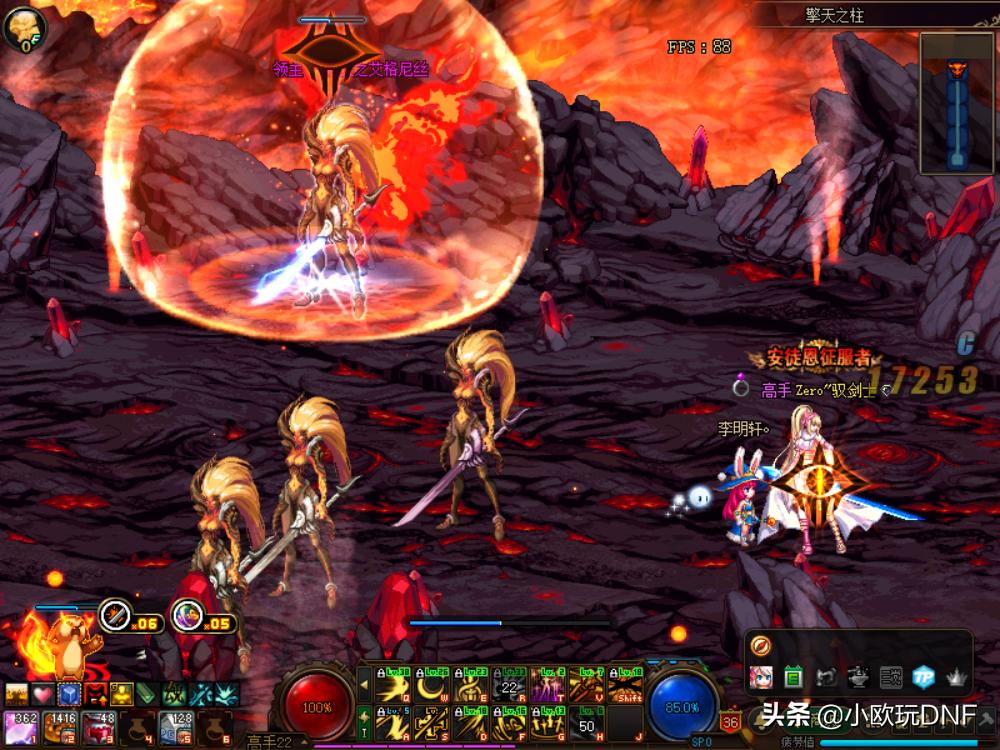Select the pink-haired character portrait icon

click(761, 678)
